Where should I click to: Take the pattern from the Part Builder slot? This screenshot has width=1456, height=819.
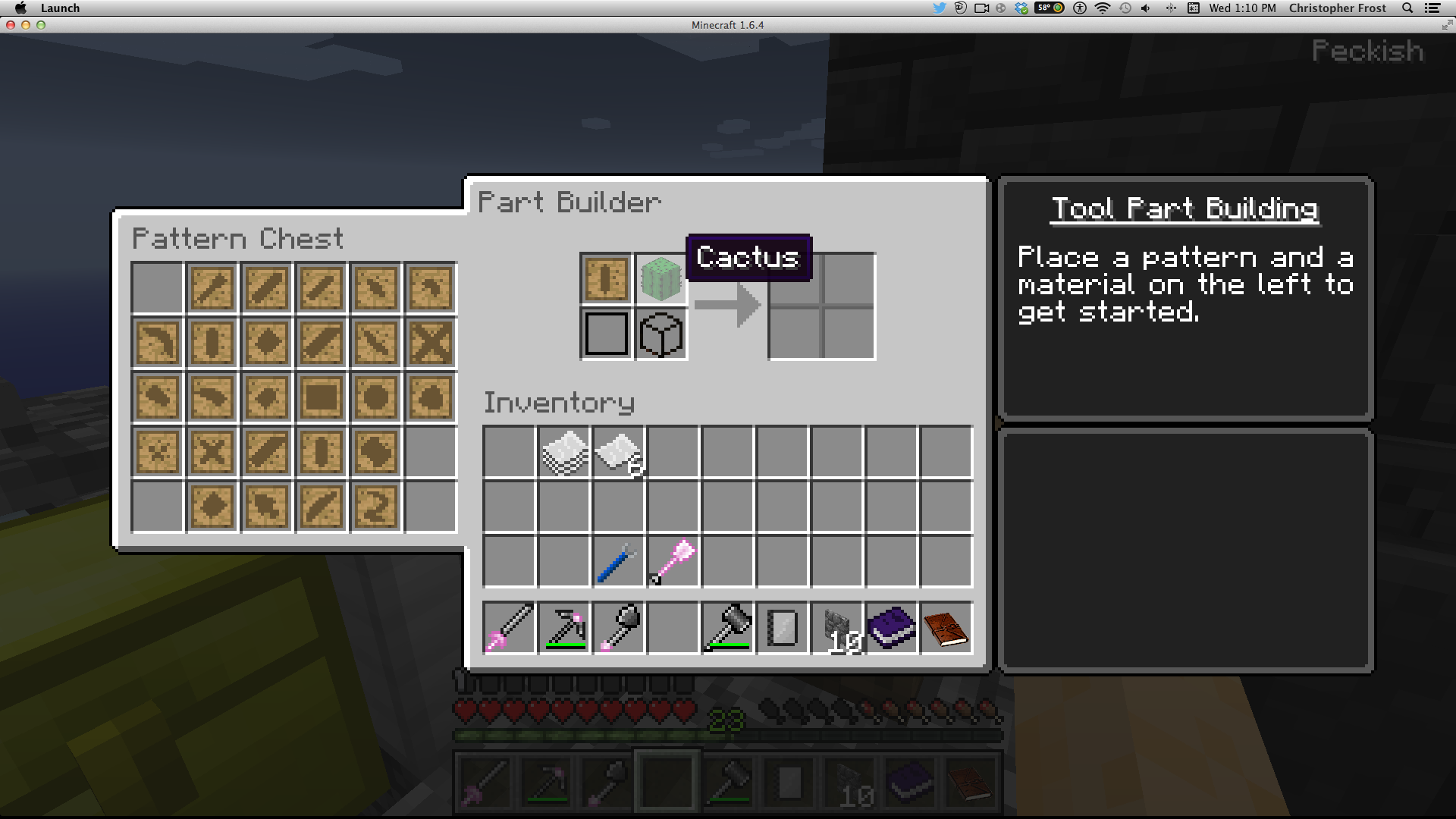pyautogui.click(x=606, y=278)
